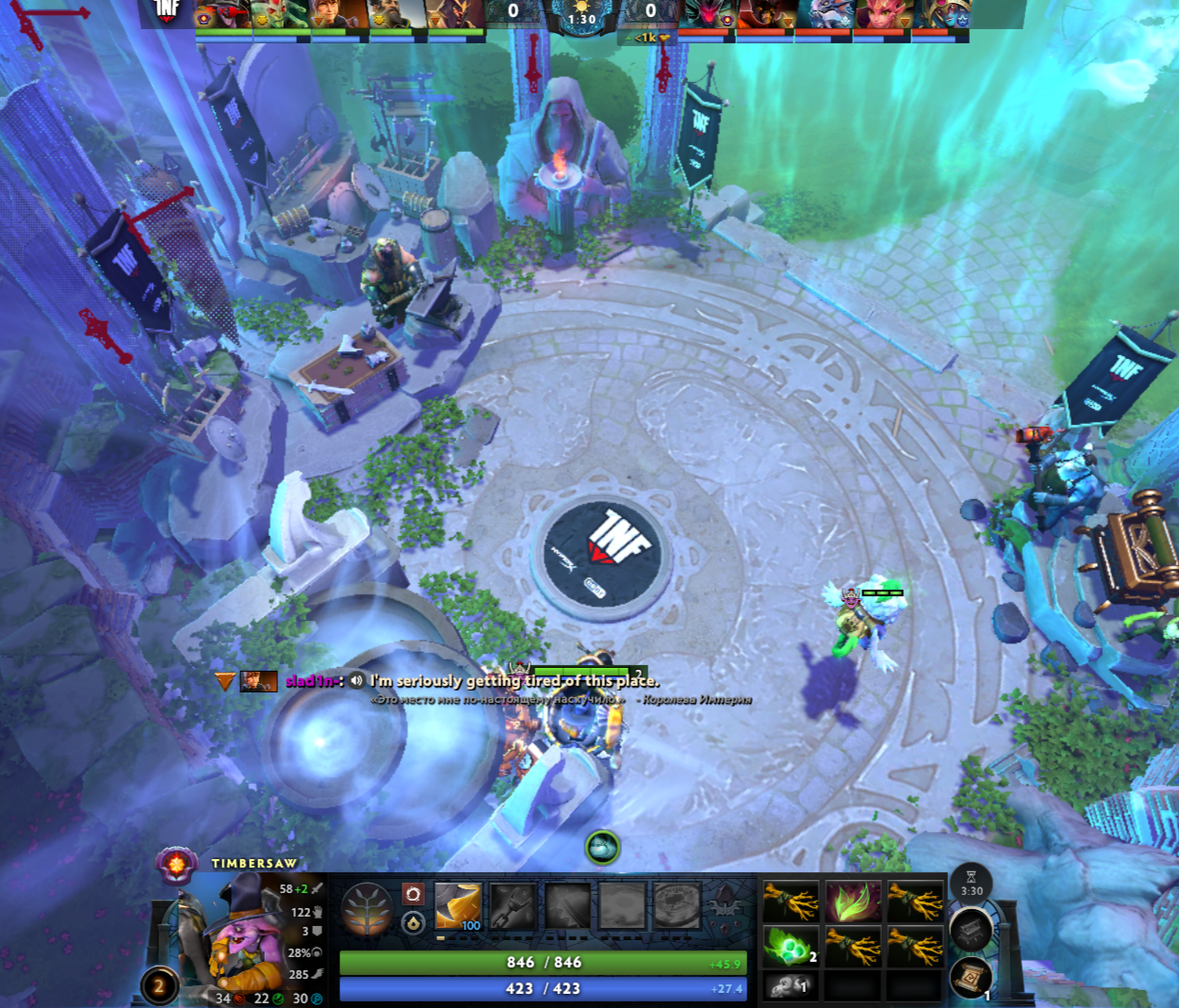
Task: Use the green orb item with two charges
Action: pos(790,945)
